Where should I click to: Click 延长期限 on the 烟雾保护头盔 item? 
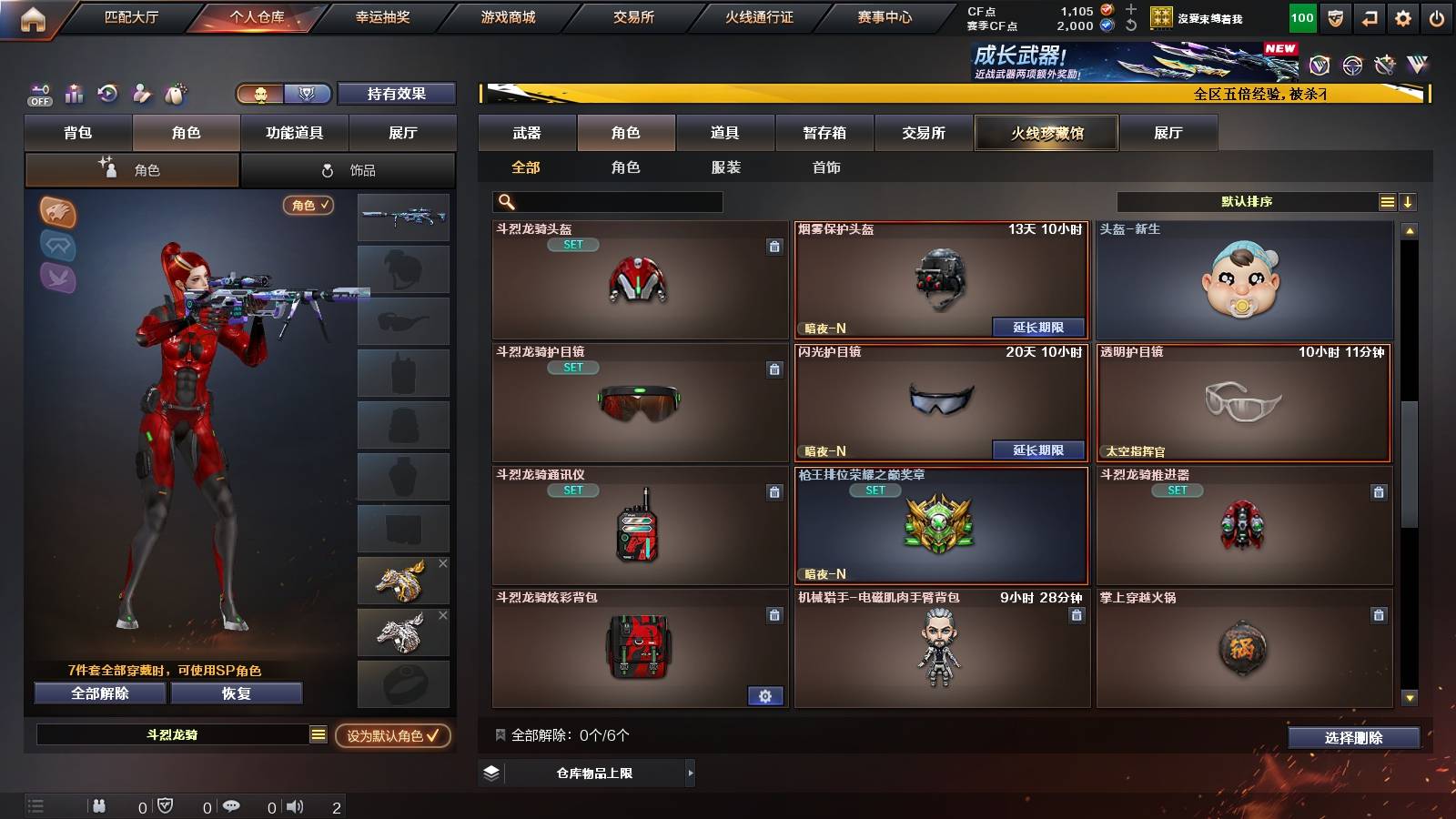coord(1040,326)
